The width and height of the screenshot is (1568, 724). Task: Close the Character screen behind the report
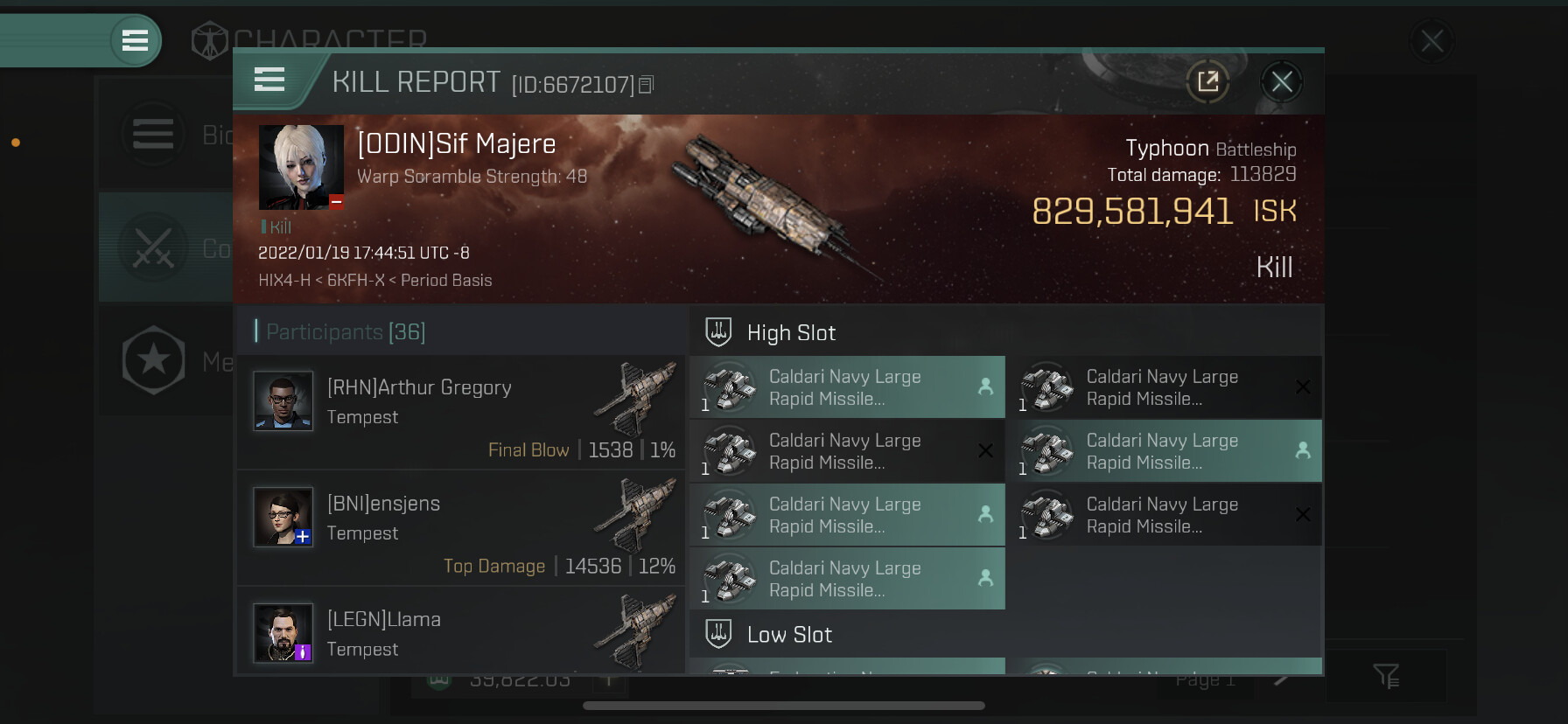click(1431, 40)
